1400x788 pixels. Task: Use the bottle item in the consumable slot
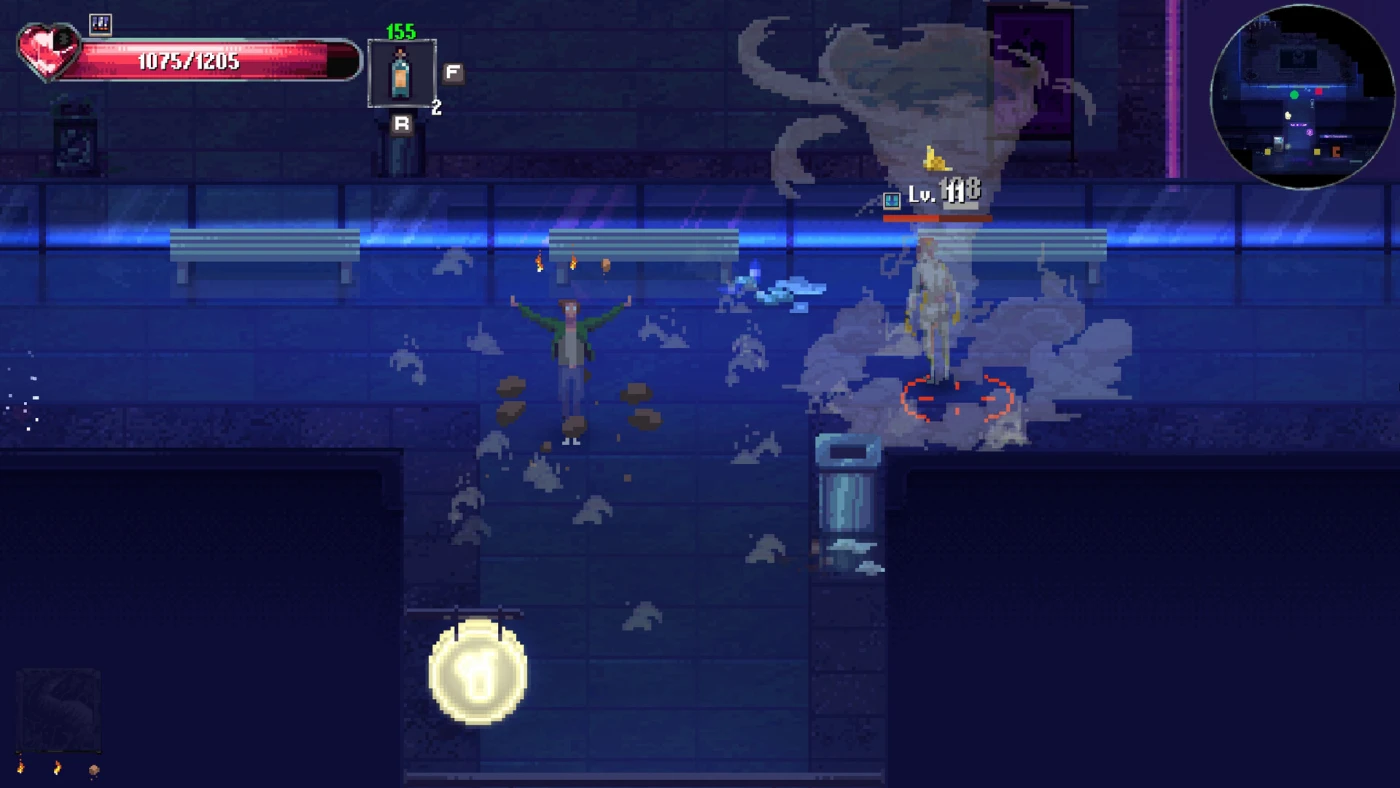401,73
